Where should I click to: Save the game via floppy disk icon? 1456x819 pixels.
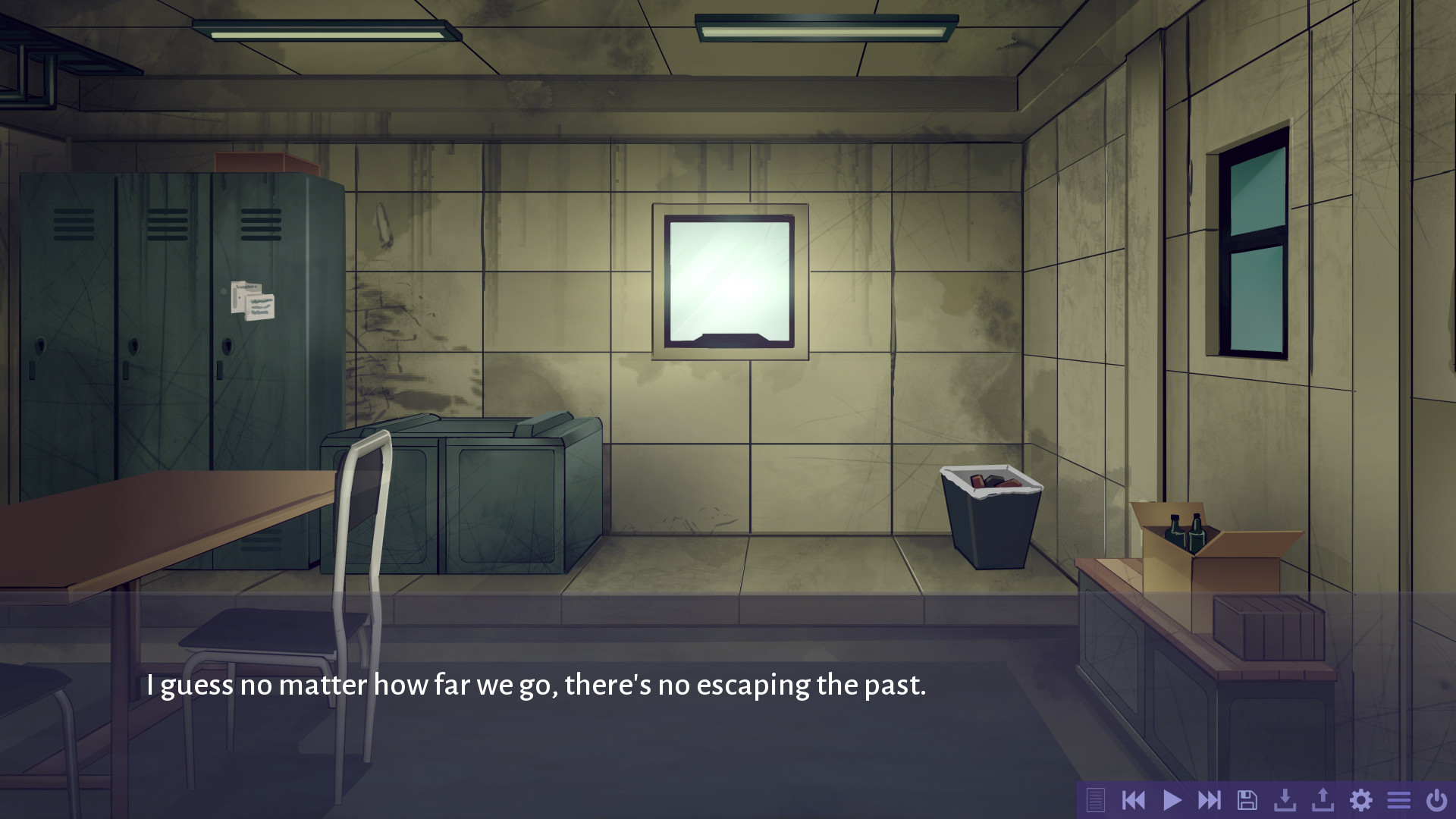pos(1248,799)
